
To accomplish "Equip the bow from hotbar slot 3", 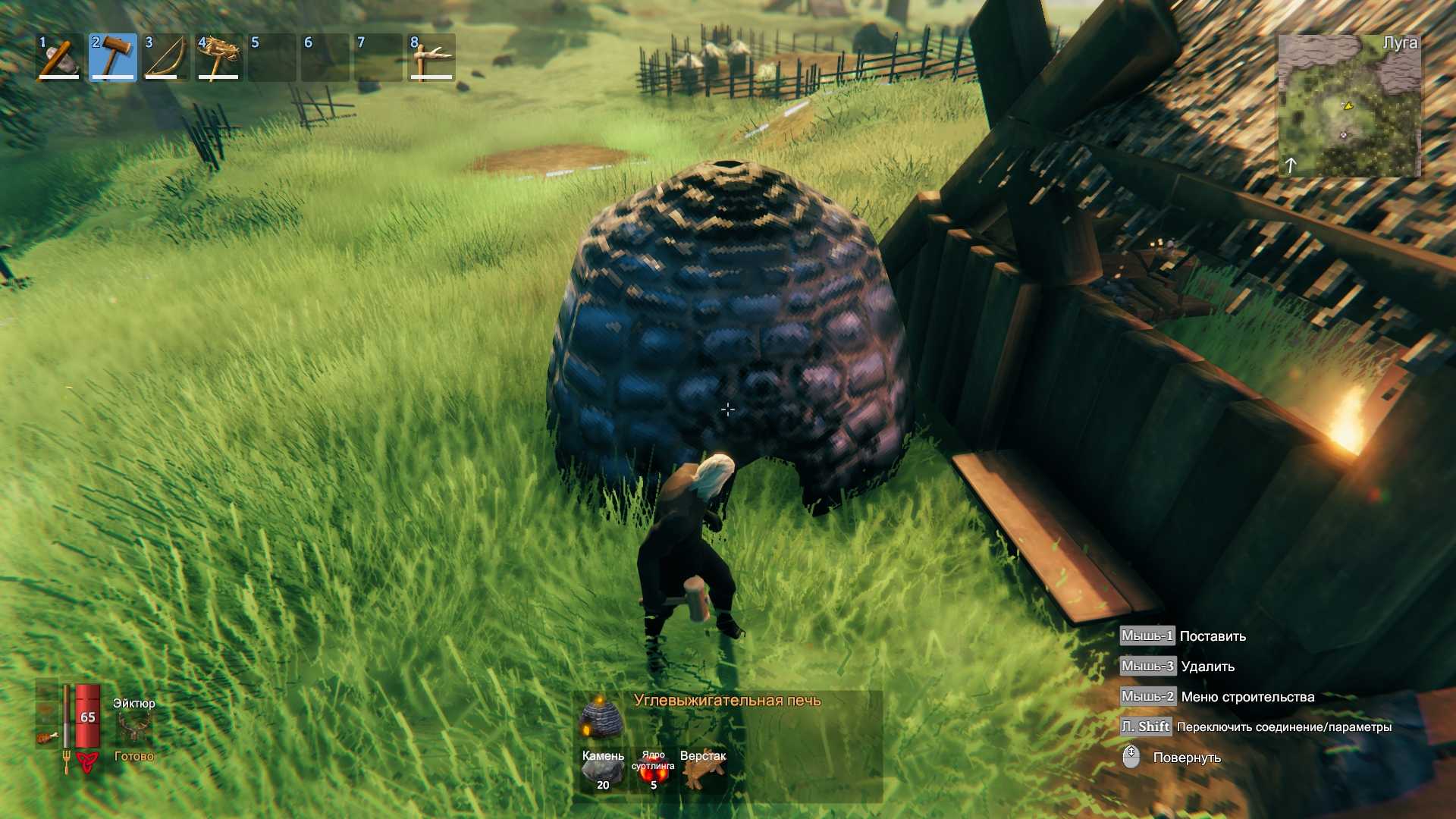I will pos(165,58).
